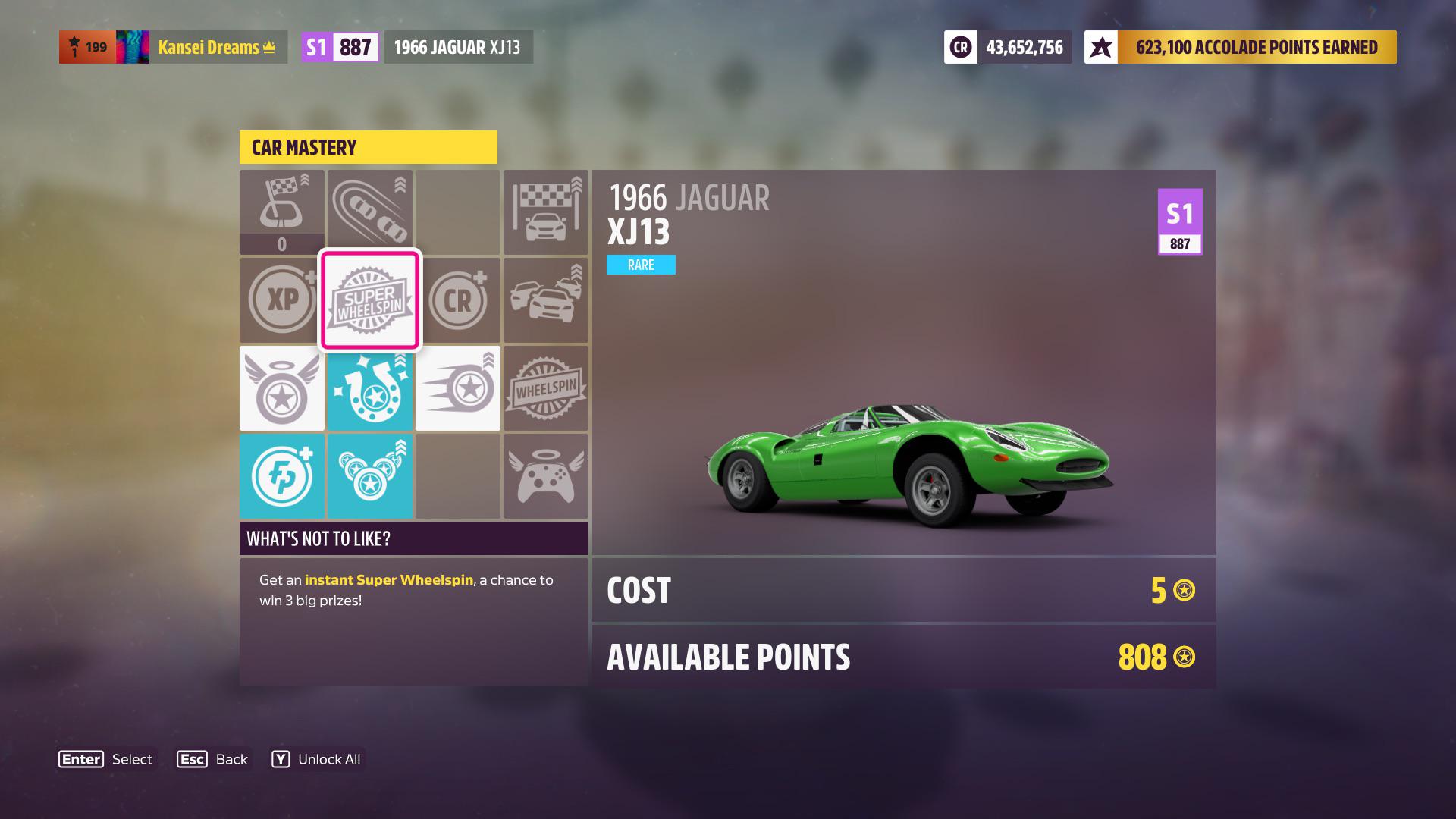Select the drift track flag perk
The height and width of the screenshot is (819, 1456).
coord(282,203)
